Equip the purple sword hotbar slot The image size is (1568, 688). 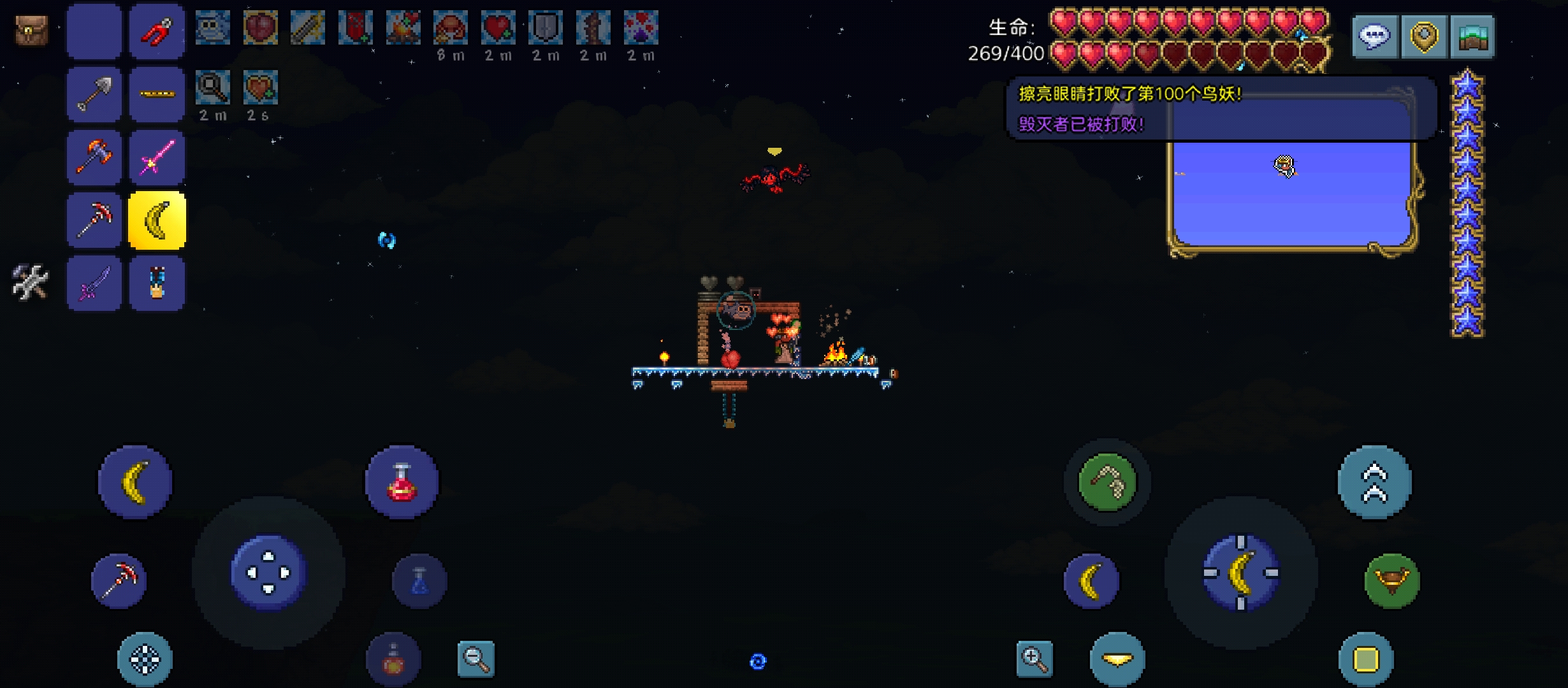click(94, 283)
